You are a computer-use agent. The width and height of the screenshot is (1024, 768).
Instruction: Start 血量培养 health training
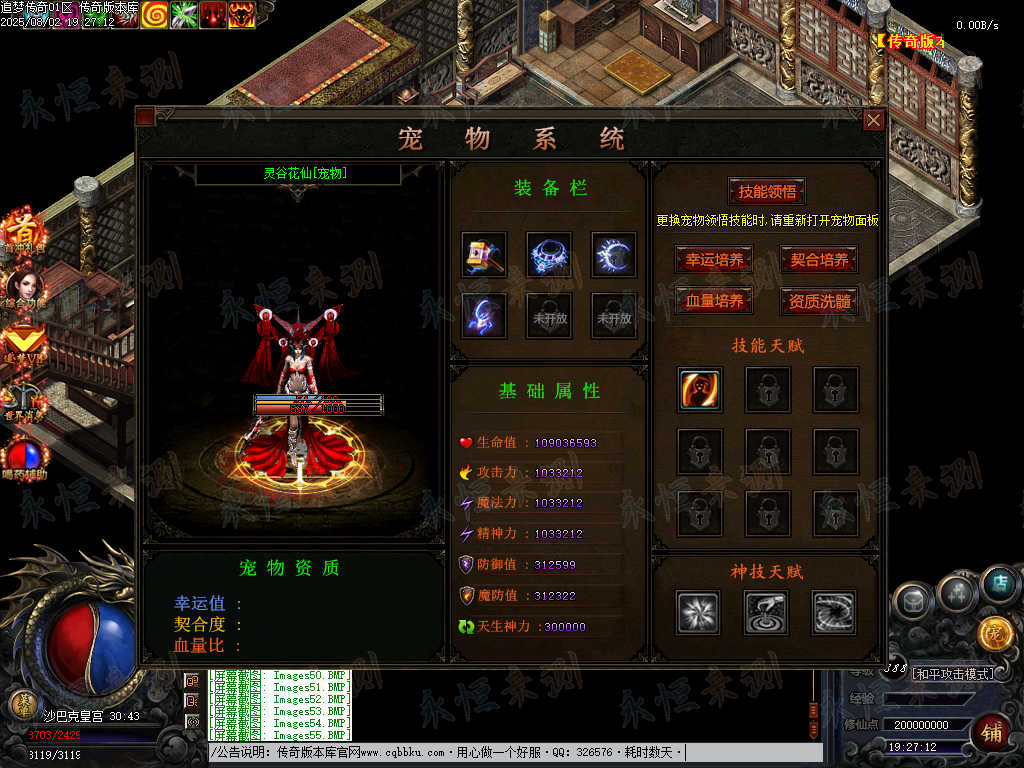[714, 301]
